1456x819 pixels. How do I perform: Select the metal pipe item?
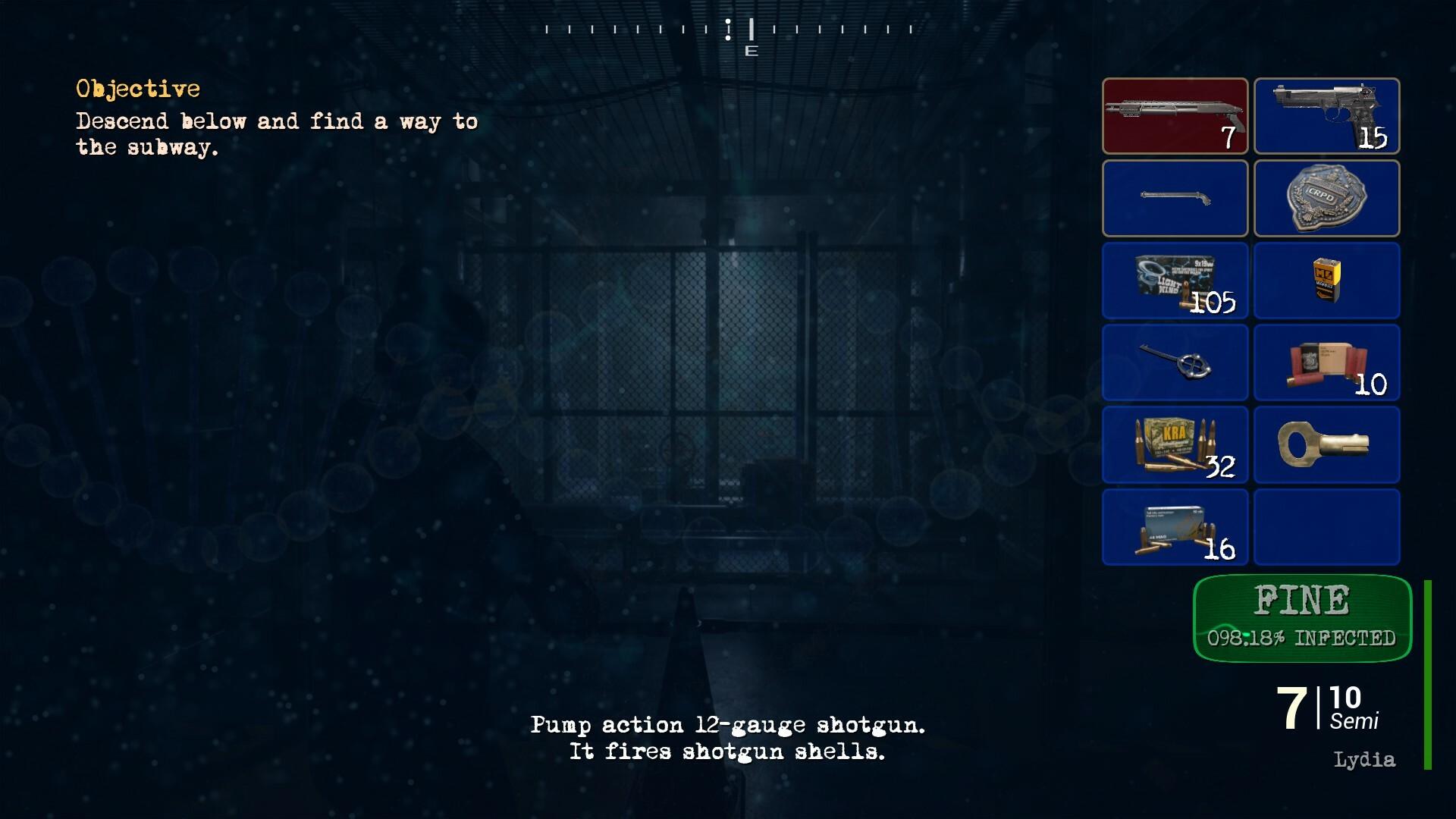tap(1175, 199)
